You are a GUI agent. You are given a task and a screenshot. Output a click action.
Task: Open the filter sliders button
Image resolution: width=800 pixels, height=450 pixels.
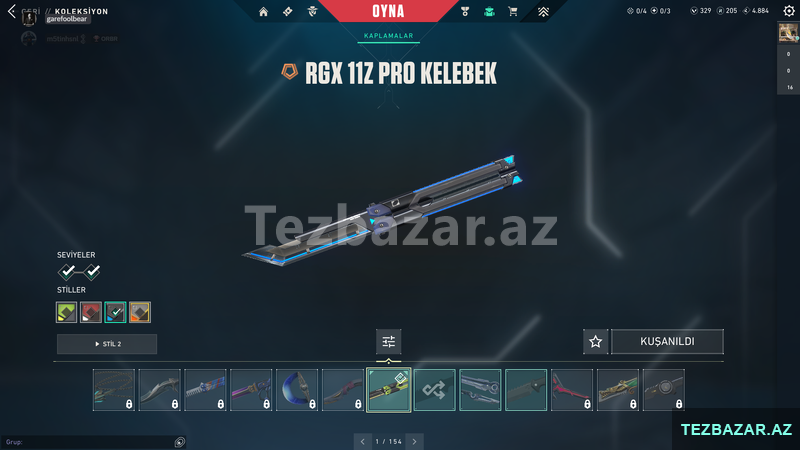tap(389, 342)
